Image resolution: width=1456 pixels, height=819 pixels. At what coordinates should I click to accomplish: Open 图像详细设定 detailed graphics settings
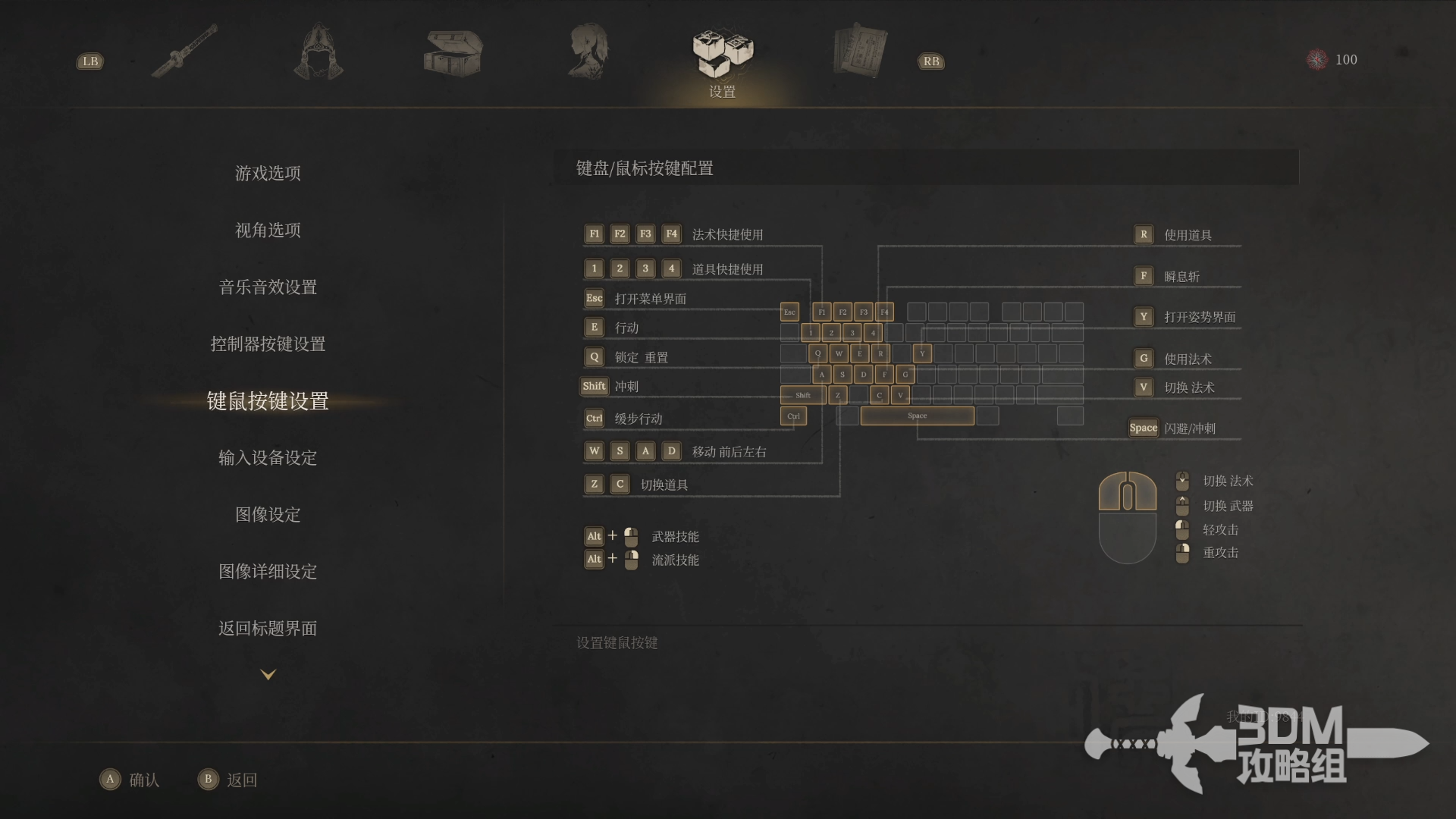(268, 571)
